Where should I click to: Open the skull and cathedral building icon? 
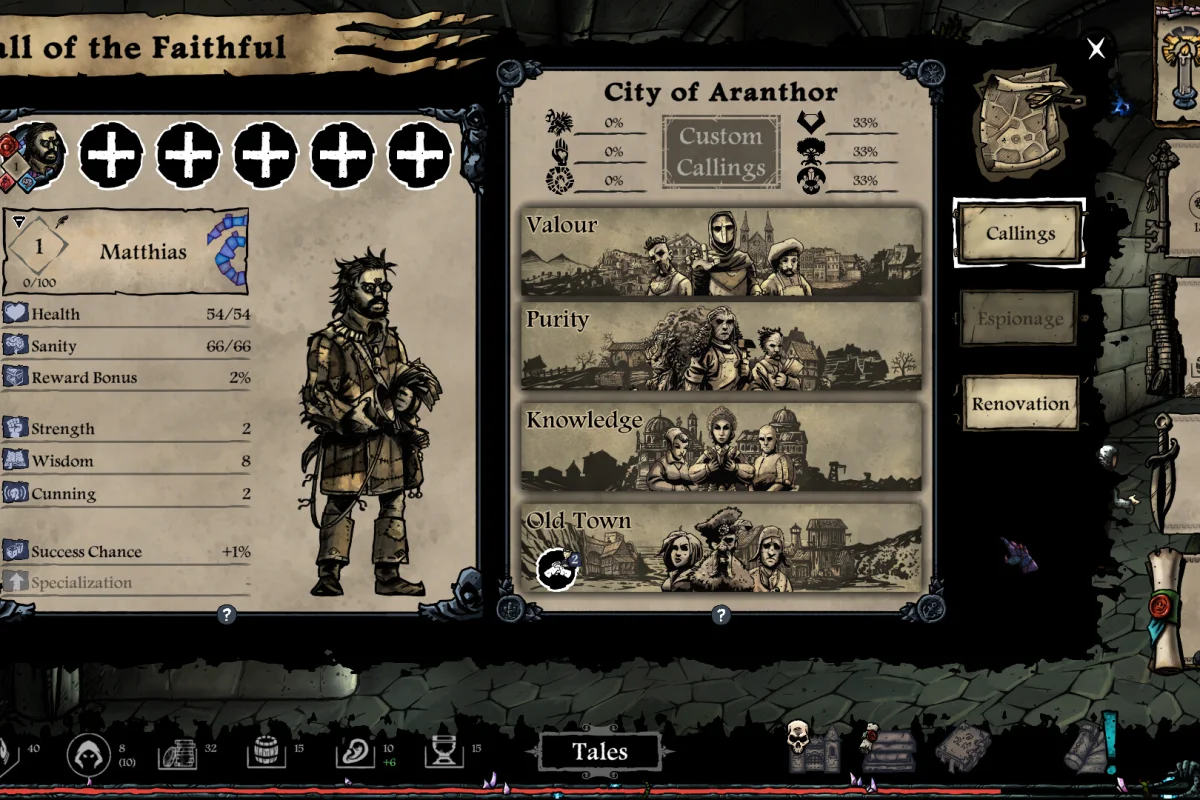pos(811,748)
